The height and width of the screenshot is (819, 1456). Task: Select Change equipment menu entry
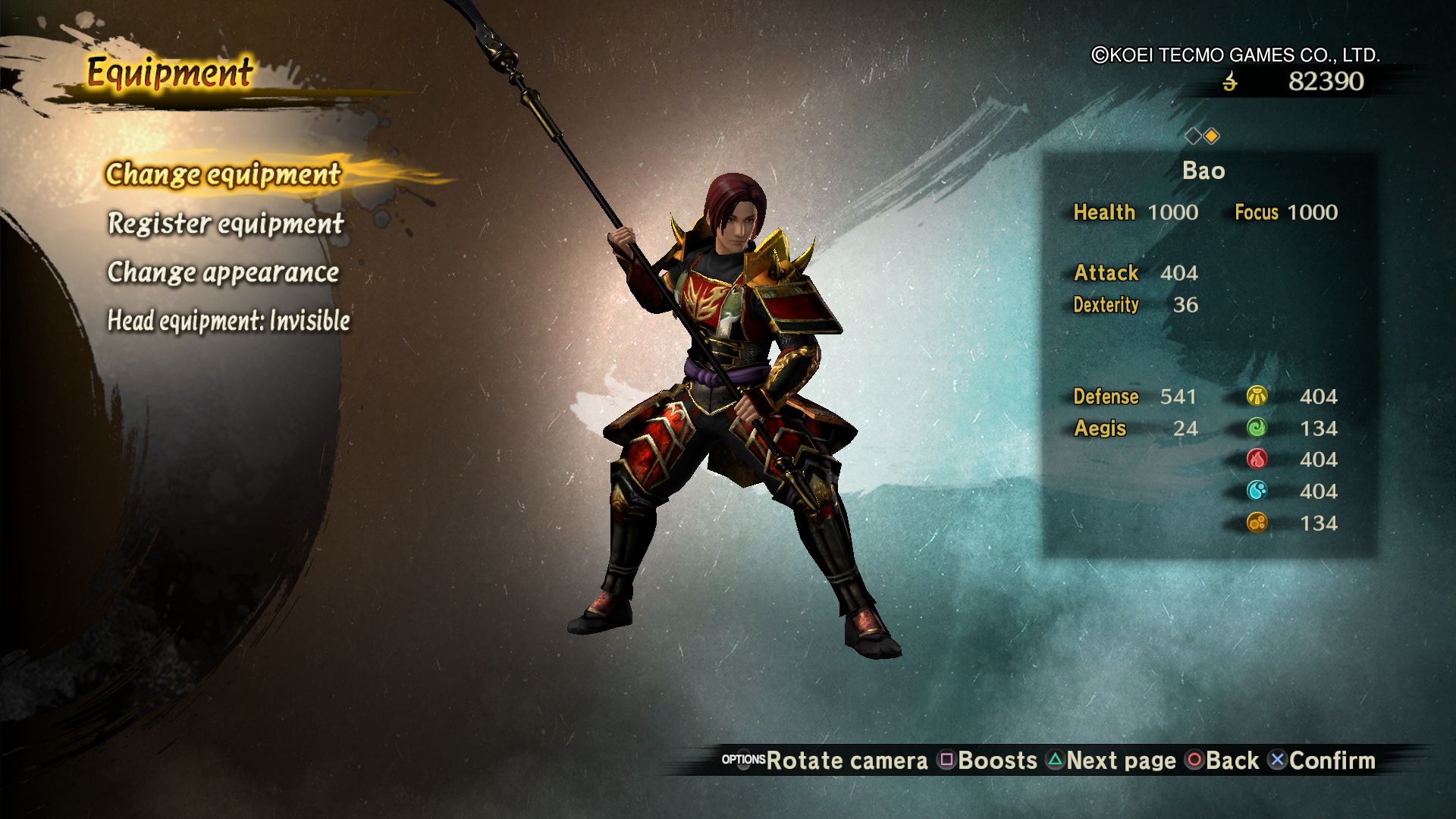[223, 174]
